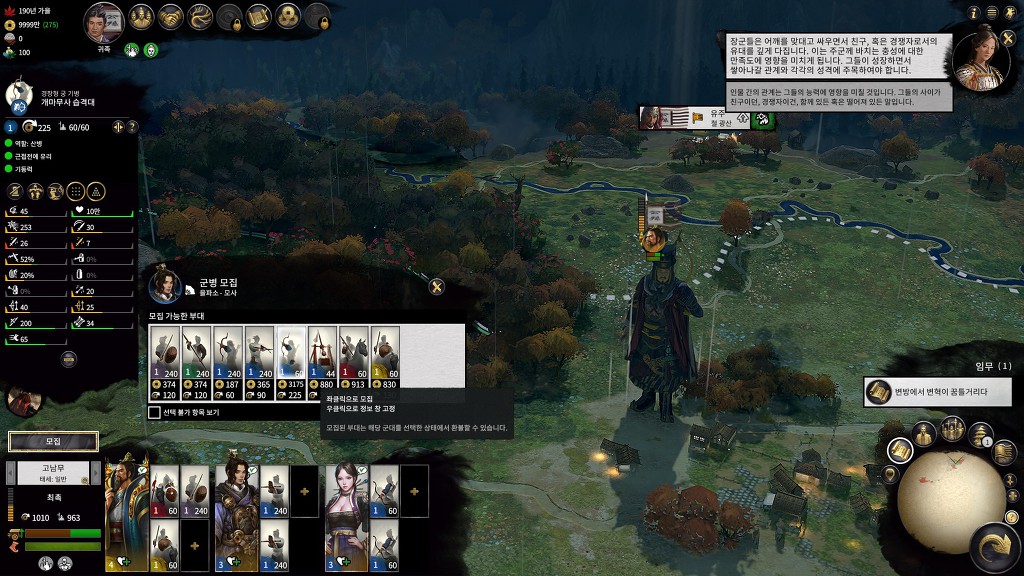The width and height of the screenshot is (1024, 576).
Task: Close the 군병 모집 recruitment panel
Action: [436, 287]
